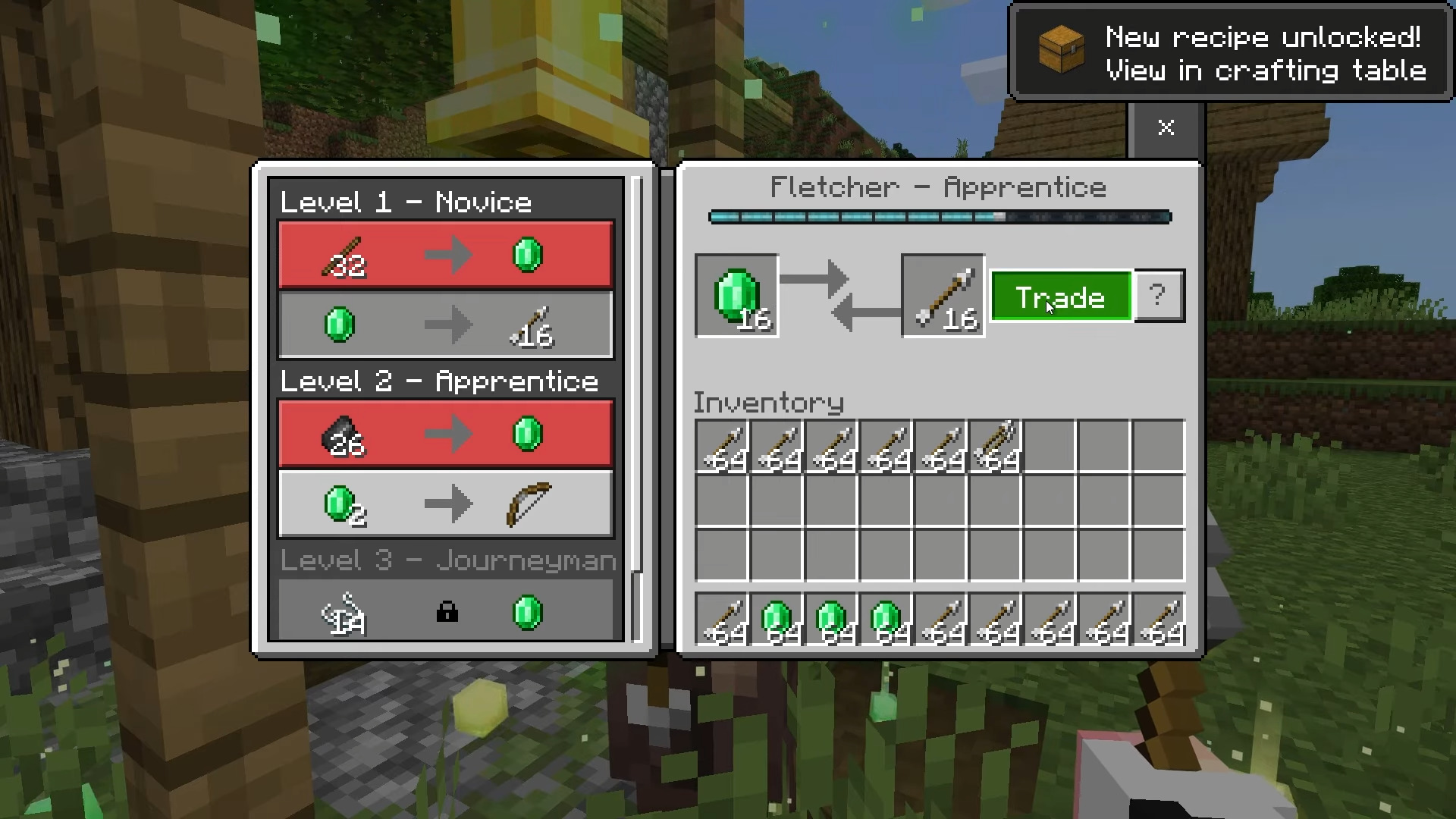The image size is (1456, 819).
Task: Choose the emerald for 16 arrows trade
Action: (445, 325)
